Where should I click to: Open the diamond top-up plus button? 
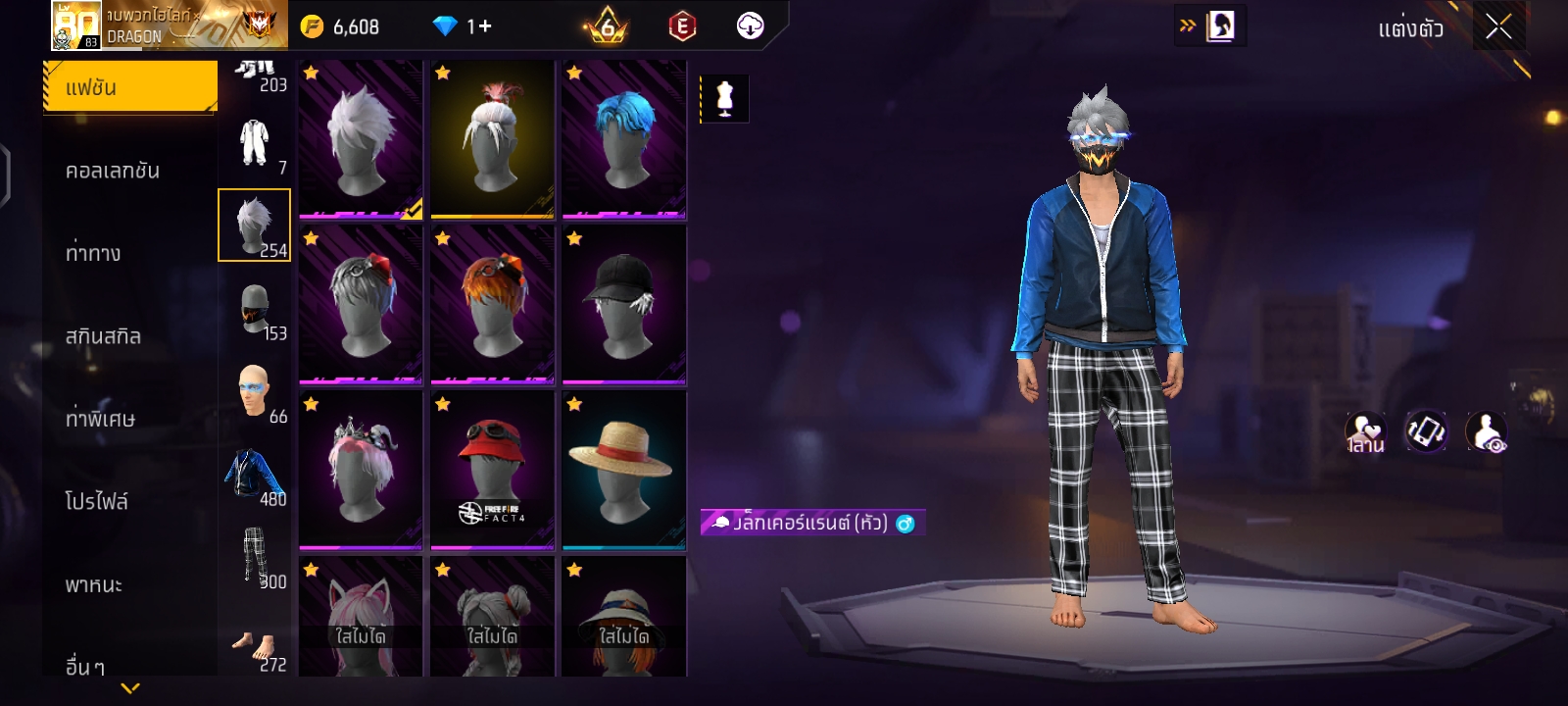(x=479, y=26)
